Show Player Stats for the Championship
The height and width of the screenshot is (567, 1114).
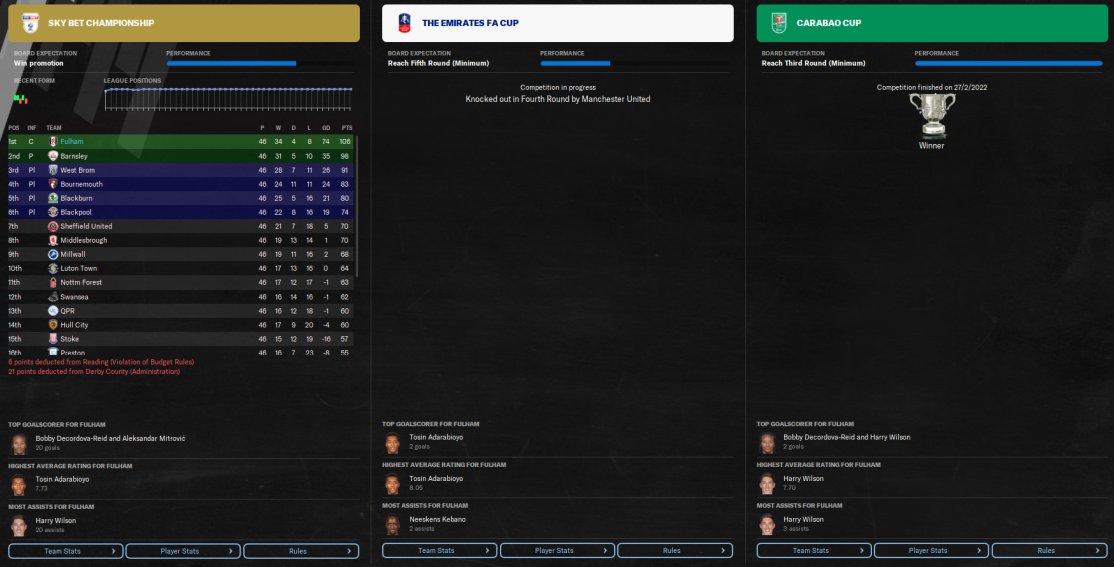tap(183, 550)
